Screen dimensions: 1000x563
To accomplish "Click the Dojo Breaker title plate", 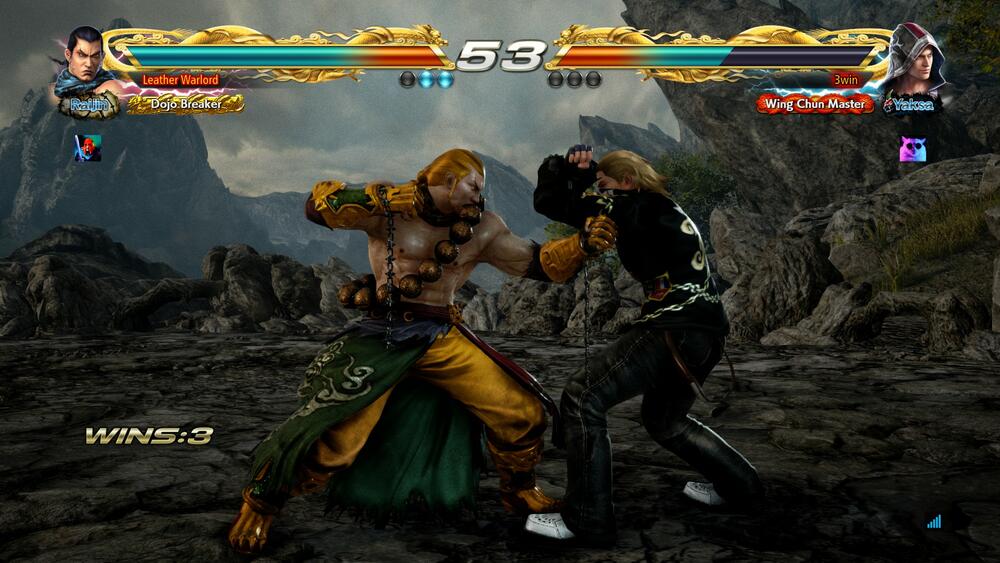I will point(186,104).
